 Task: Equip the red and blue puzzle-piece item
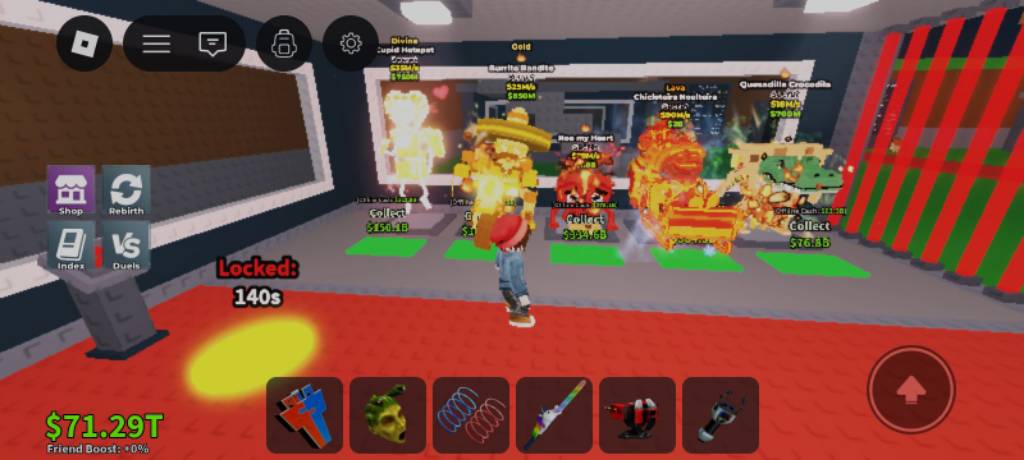[305, 414]
